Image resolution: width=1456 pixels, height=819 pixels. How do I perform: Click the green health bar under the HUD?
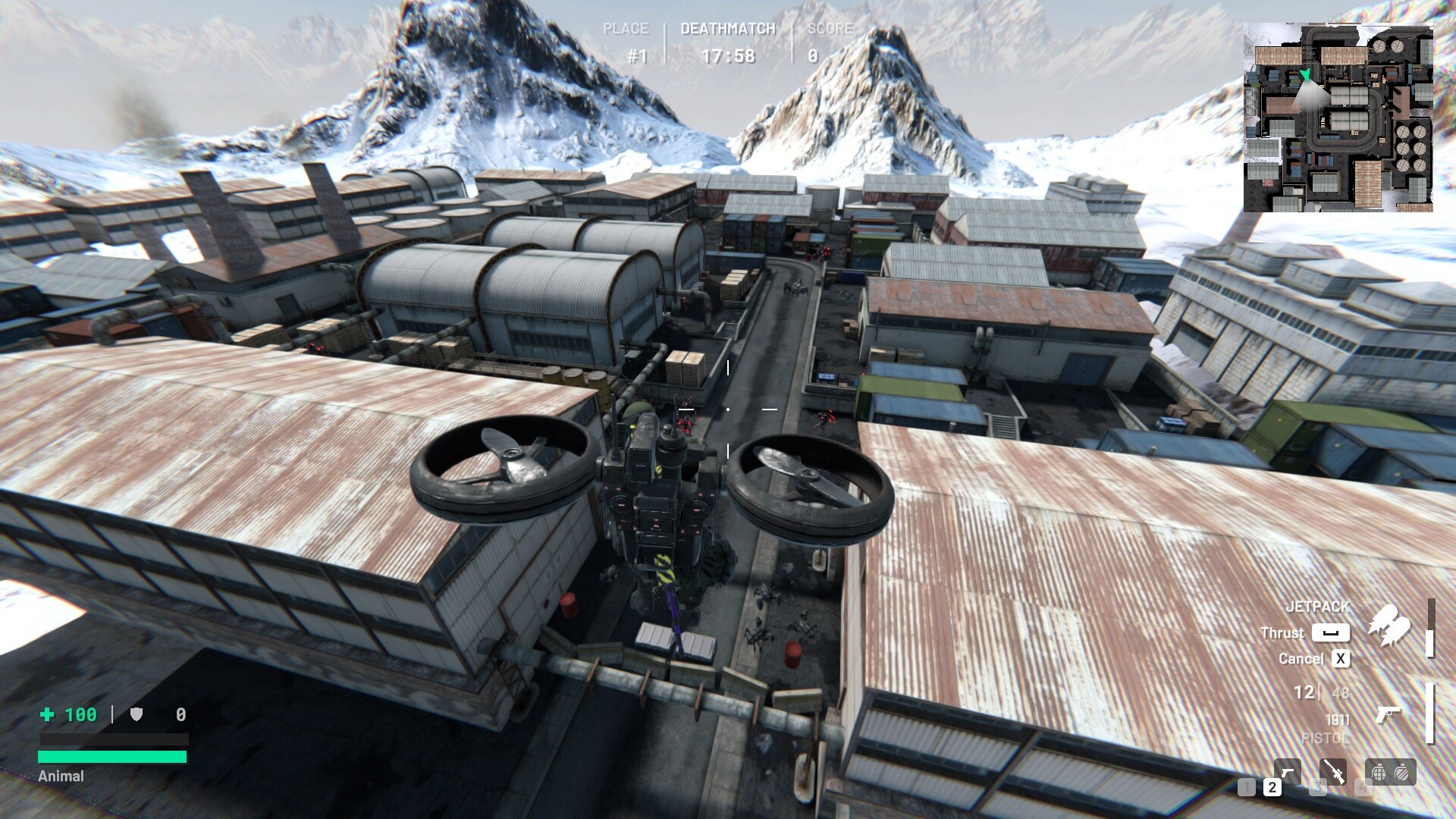(112, 756)
